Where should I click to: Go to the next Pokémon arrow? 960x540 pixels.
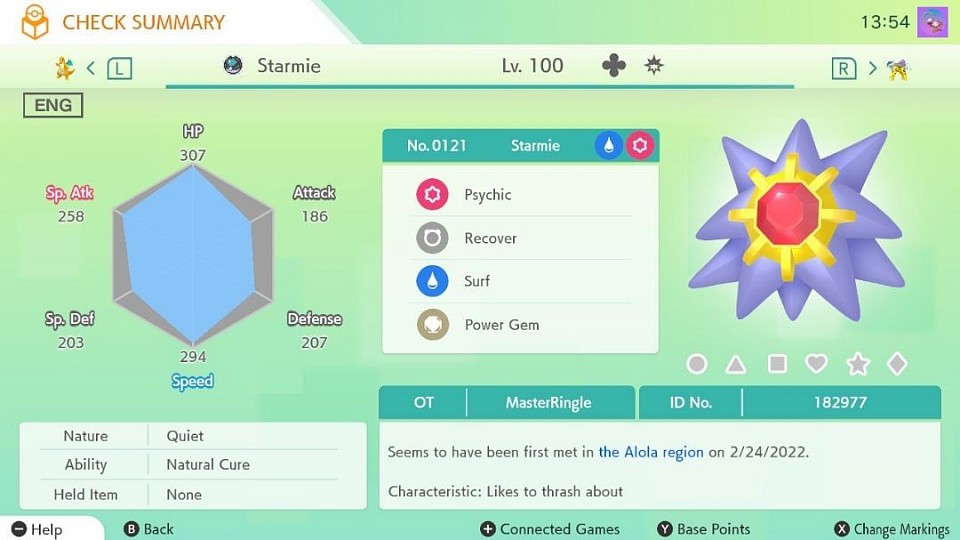[x=872, y=68]
